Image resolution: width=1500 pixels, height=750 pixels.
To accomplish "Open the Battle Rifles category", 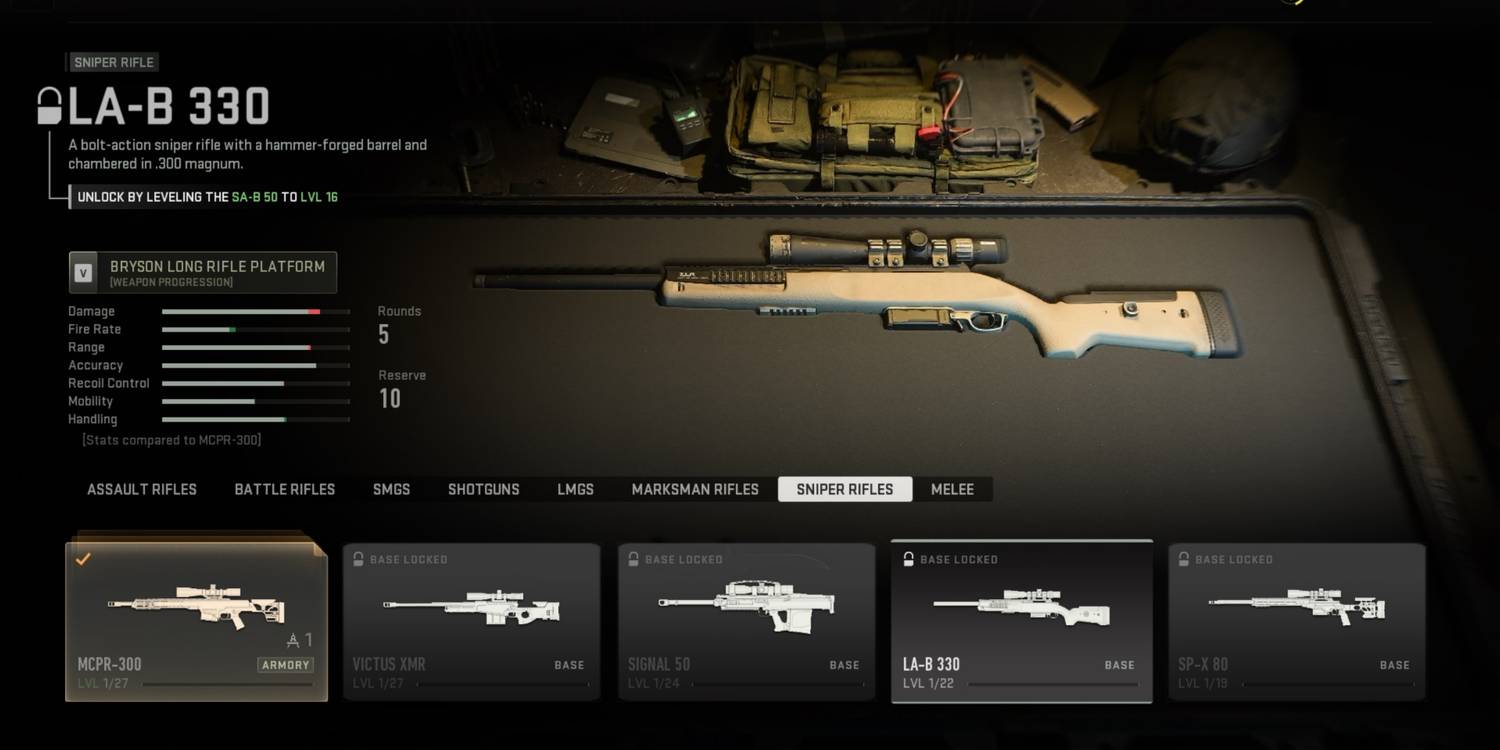I will tap(285, 489).
